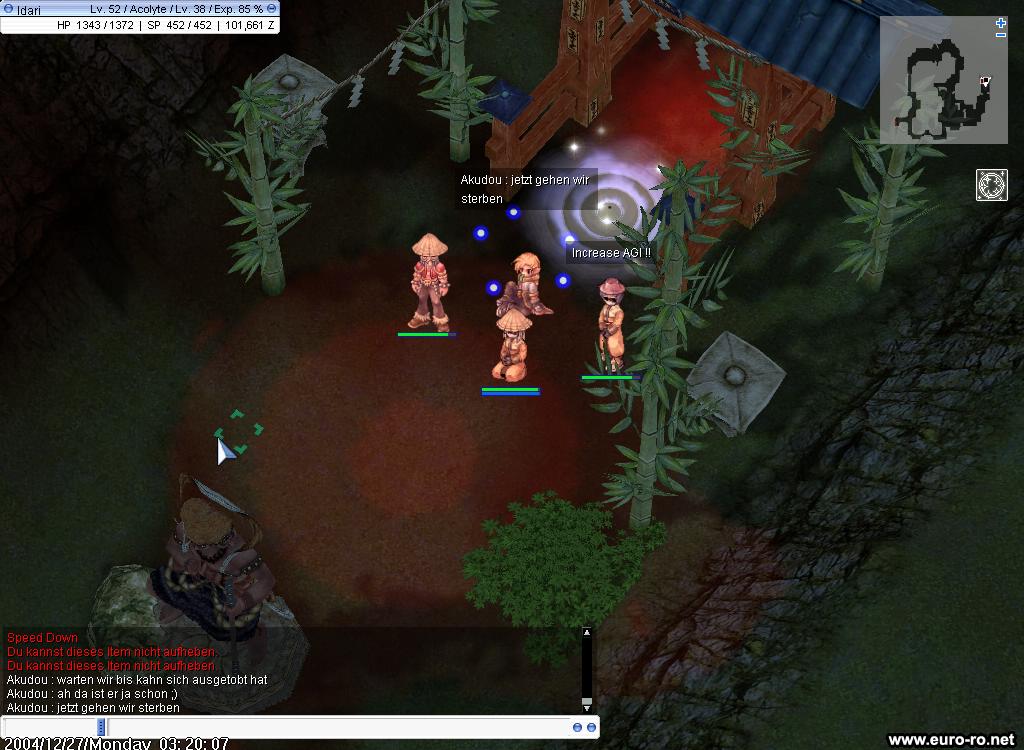Click the round button right of Exp. 85 %

tap(272, 8)
